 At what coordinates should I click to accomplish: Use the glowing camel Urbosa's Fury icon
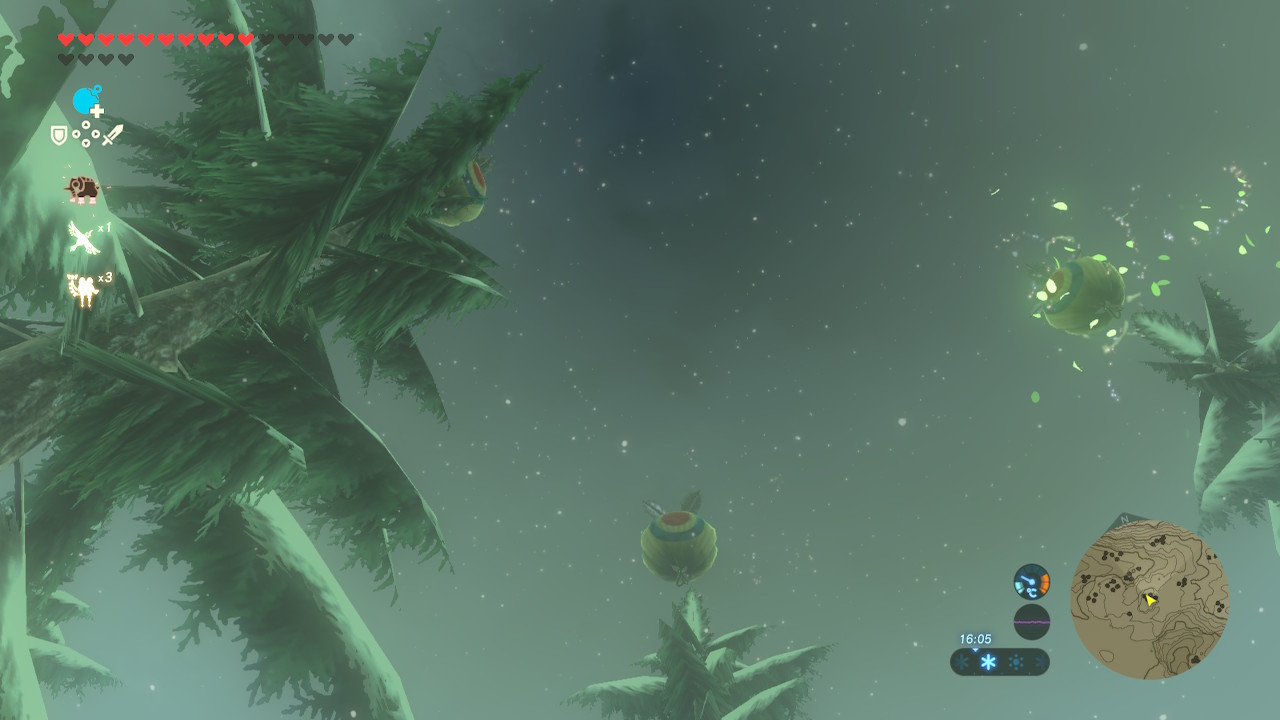click(x=82, y=289)
